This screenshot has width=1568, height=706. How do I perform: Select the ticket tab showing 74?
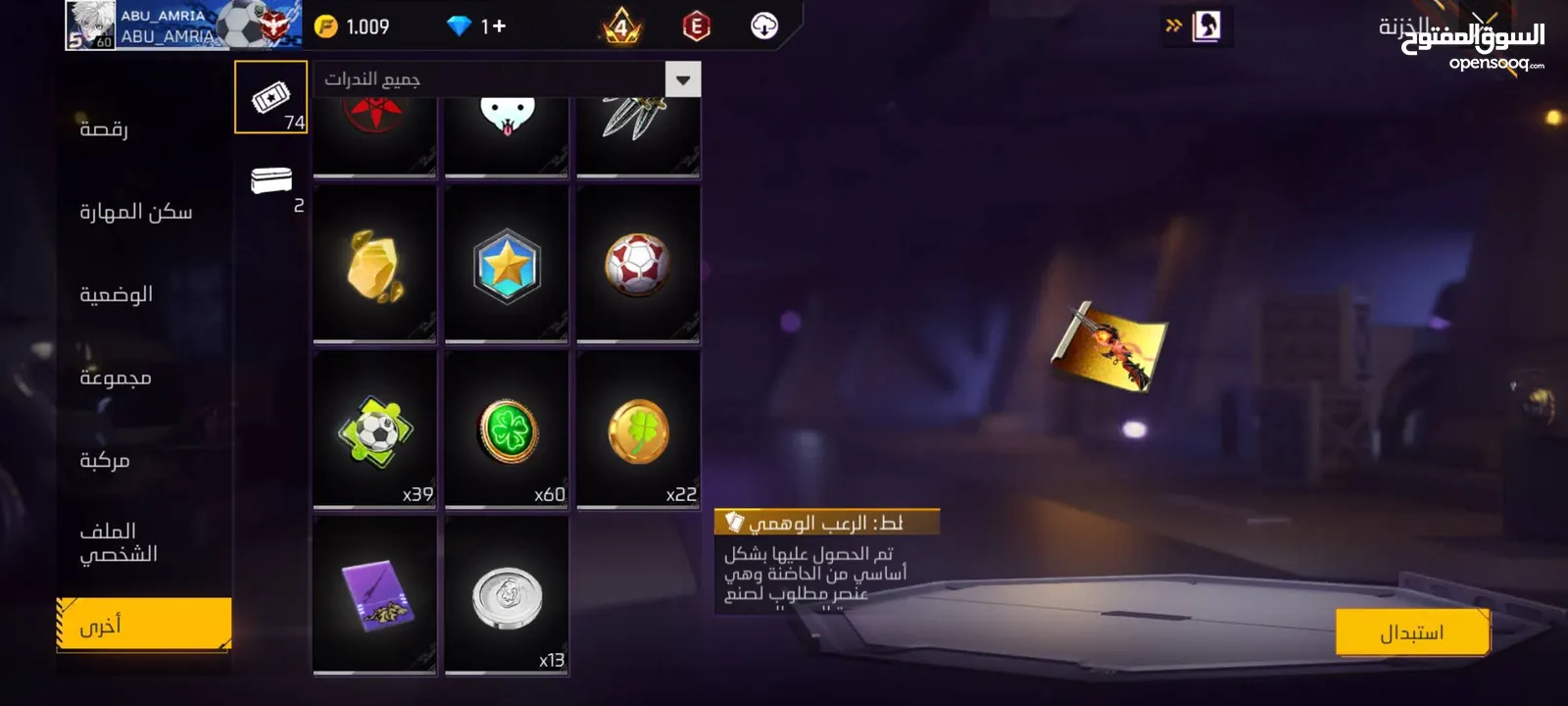coord(271,97)
